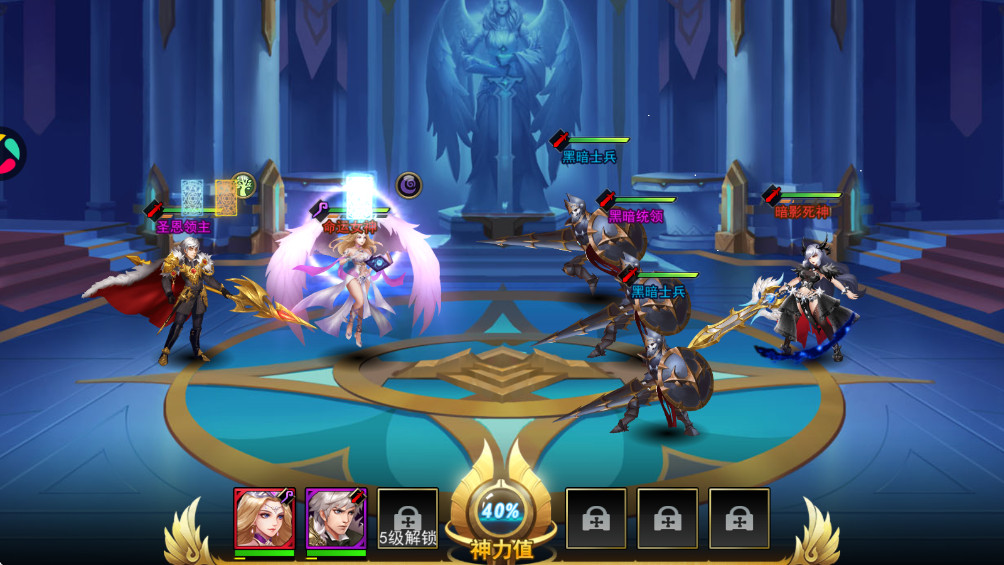The image size is (1004, 565).
Task: Select the blonde goddess hero portrait
Action: (x=264, y=518)
